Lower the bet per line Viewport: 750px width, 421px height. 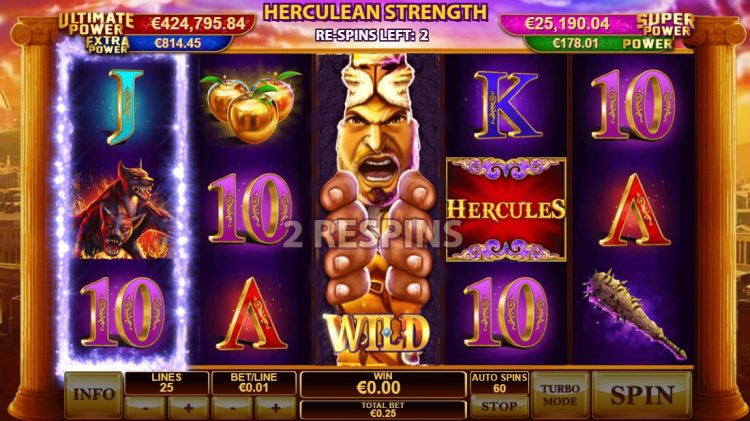tap(233, 407)
